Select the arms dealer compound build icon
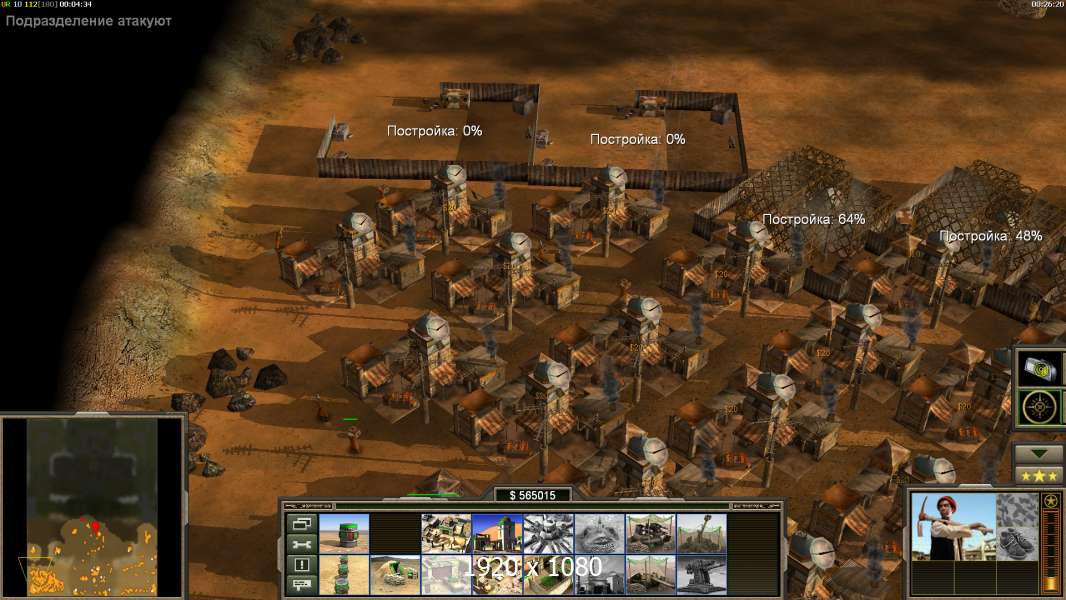Viewport: 1066px width, 600px height. point(447,533)
